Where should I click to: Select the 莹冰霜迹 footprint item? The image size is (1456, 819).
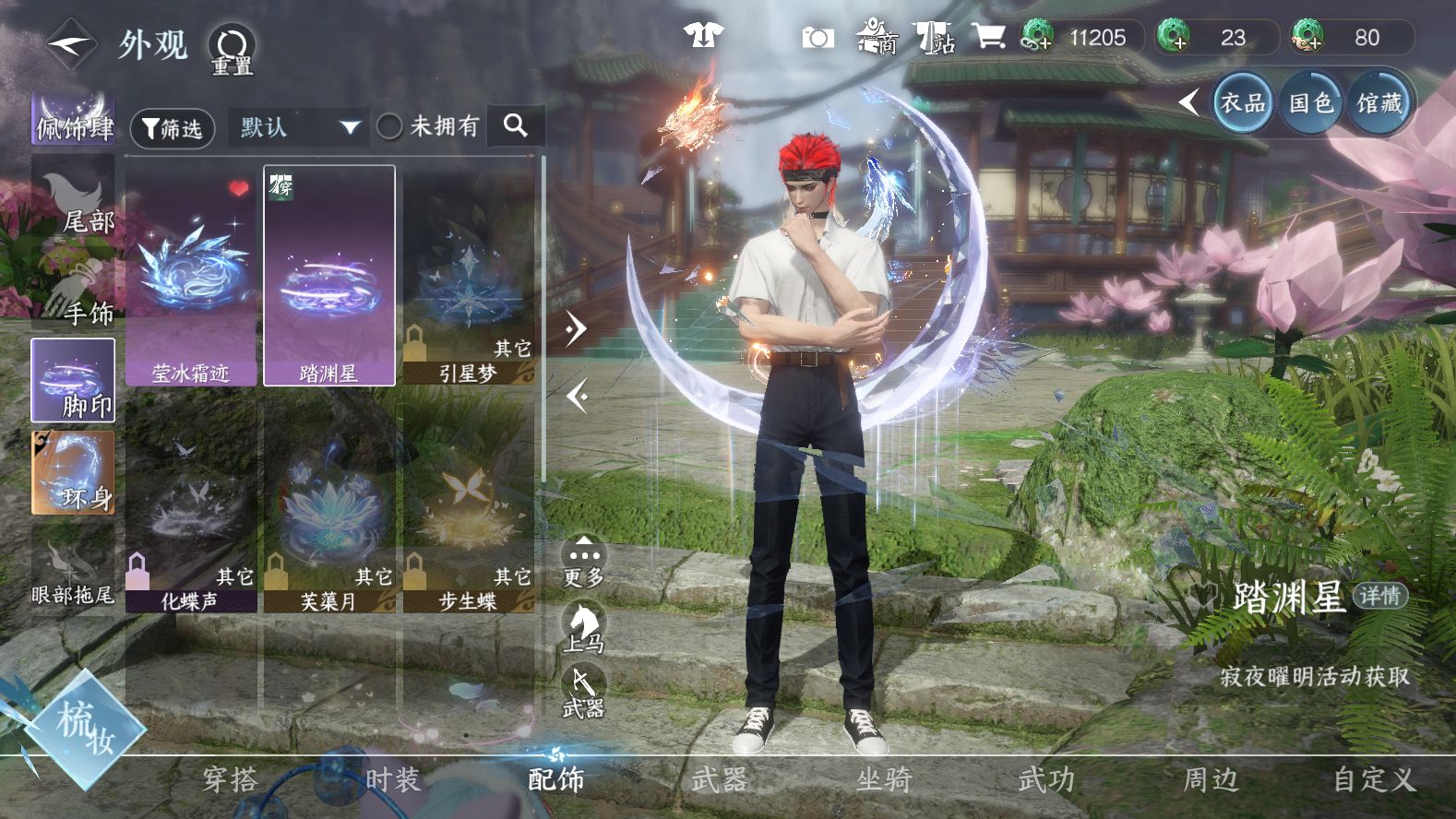pyautogui.click(x=191, y=276)
